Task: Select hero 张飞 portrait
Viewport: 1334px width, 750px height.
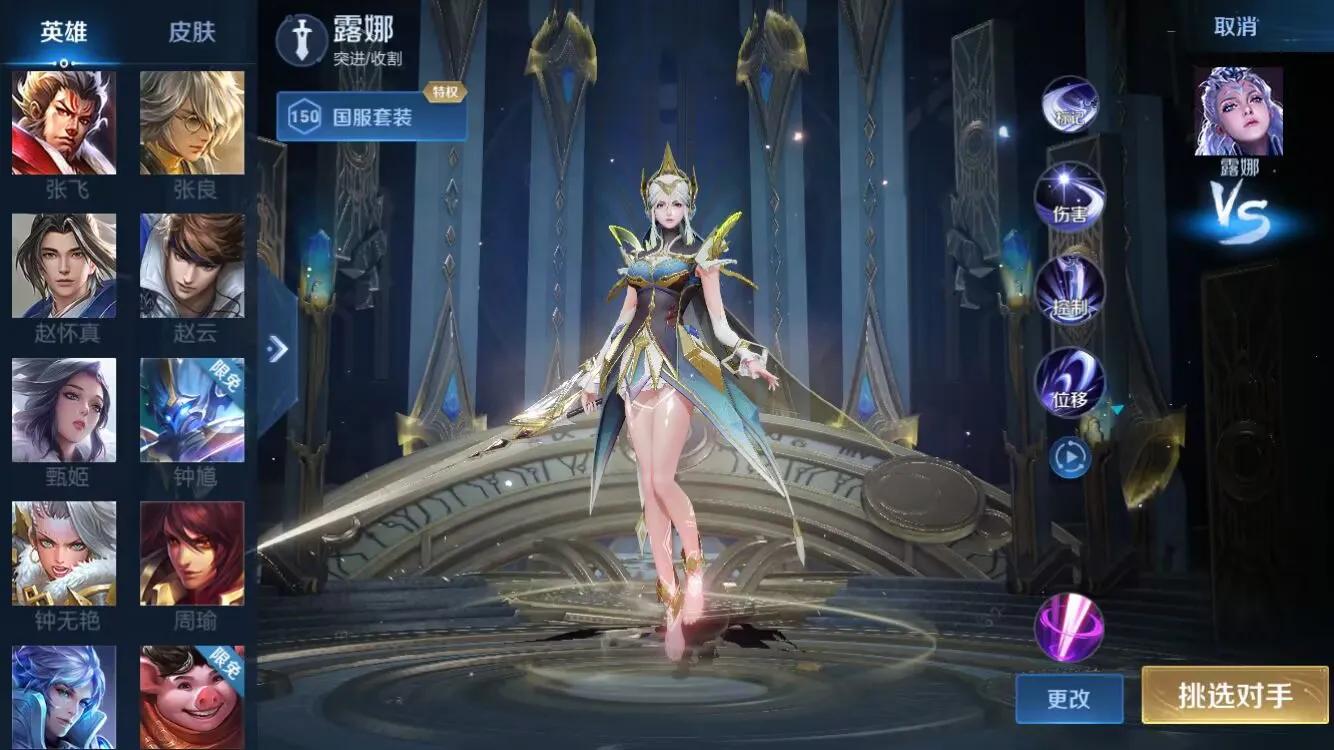Action: click(x=64, y=123)
